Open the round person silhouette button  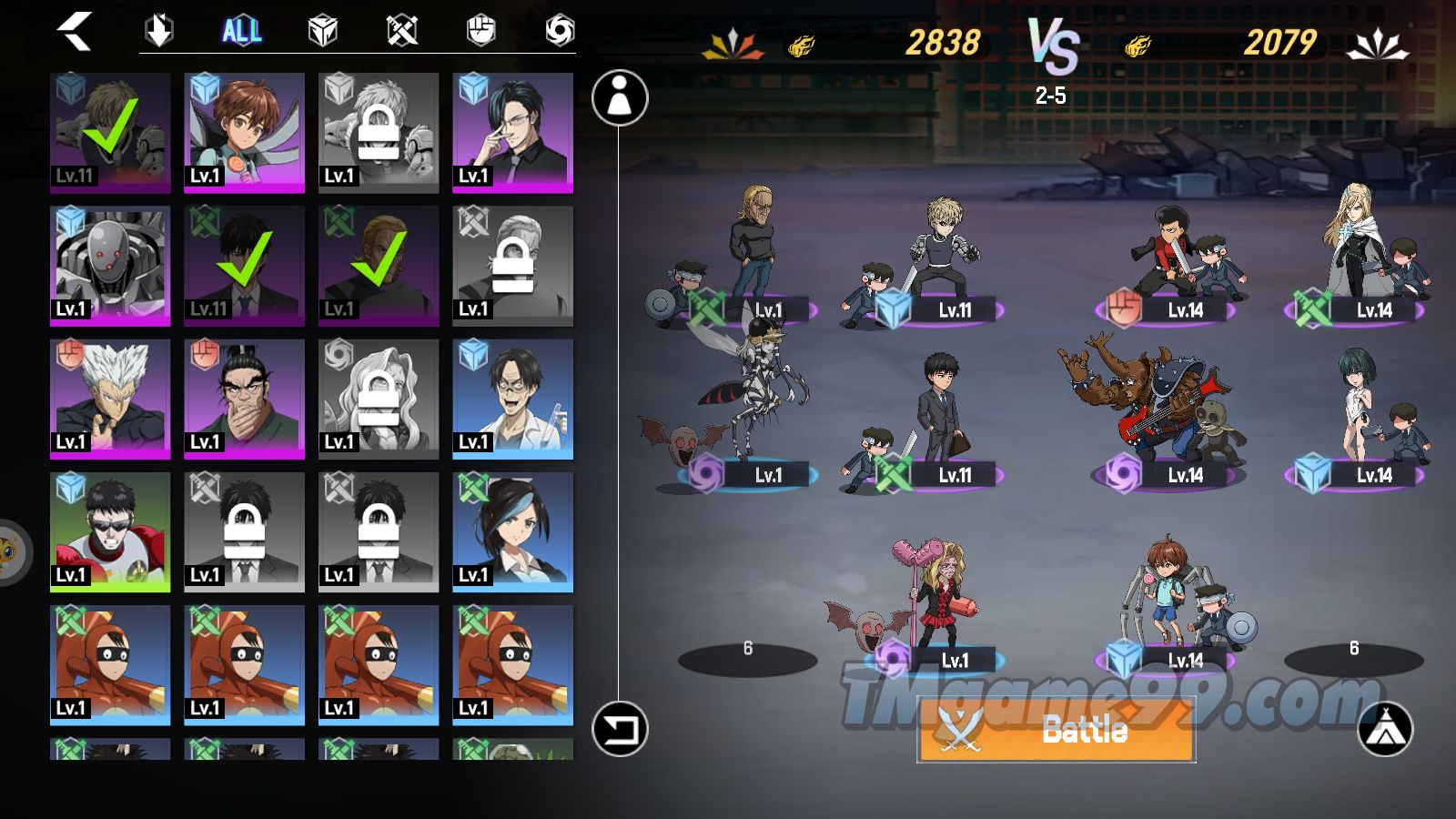(x=620, y=97)
